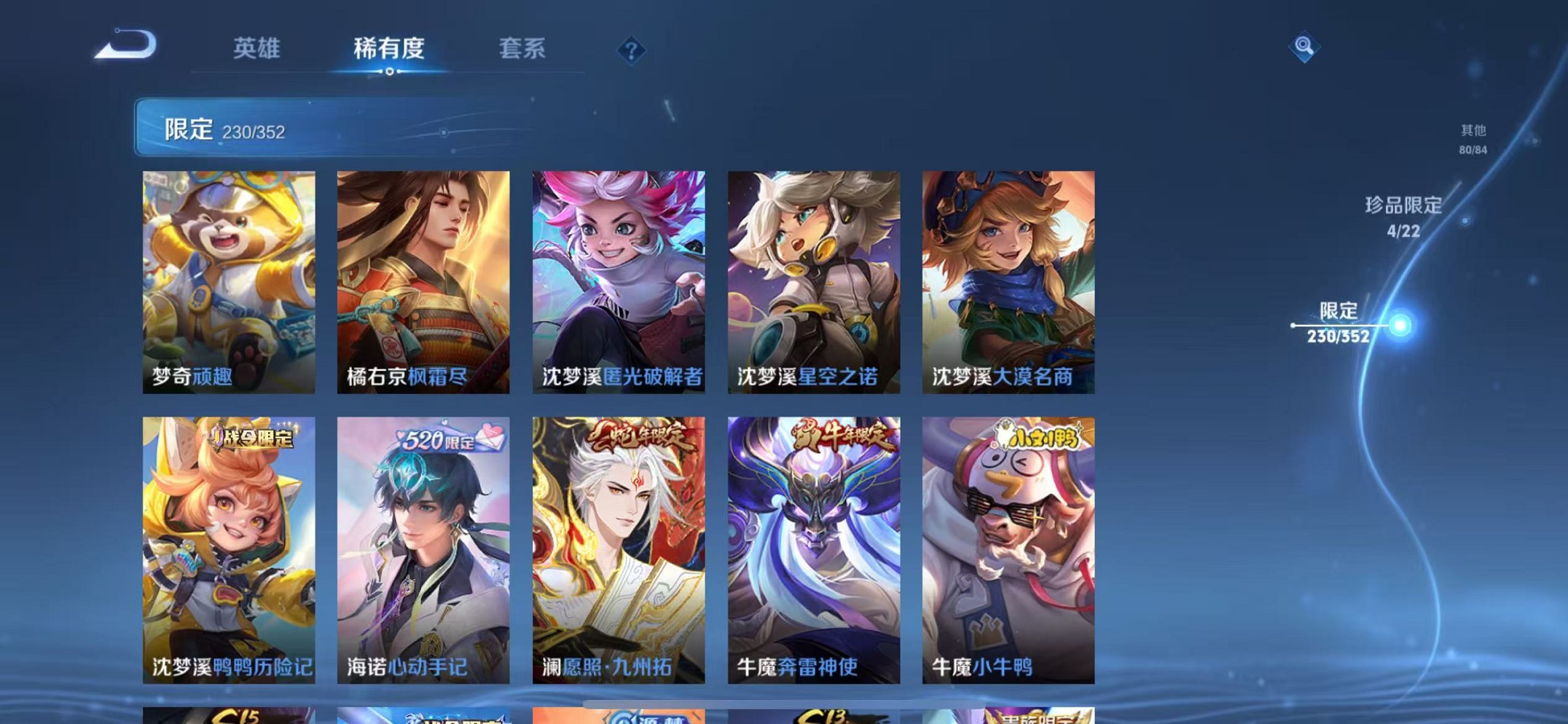Switch to the 英雄 tab
Viewport: 1568px width, 724px height.
256,48
